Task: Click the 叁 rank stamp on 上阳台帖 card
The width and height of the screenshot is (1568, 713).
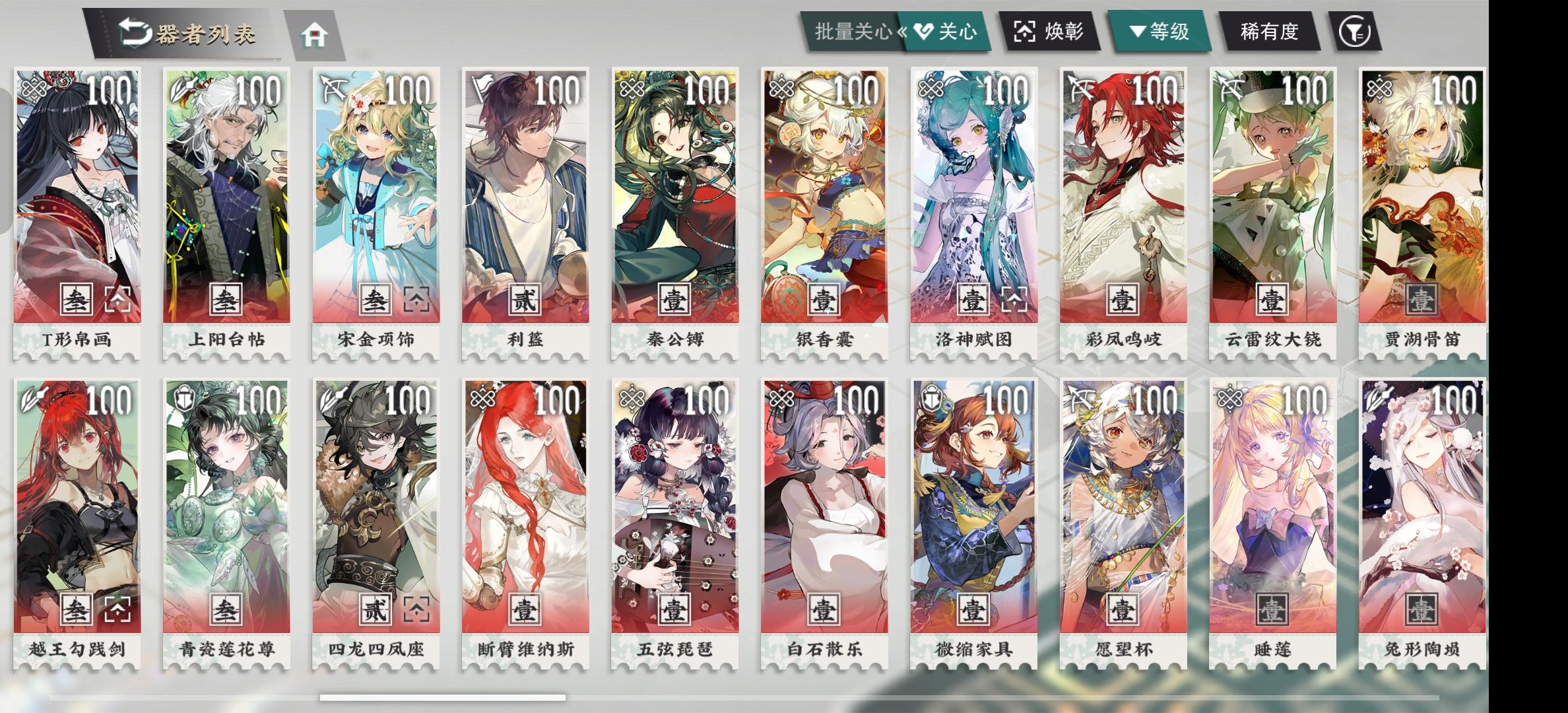Action: [225, 298]
